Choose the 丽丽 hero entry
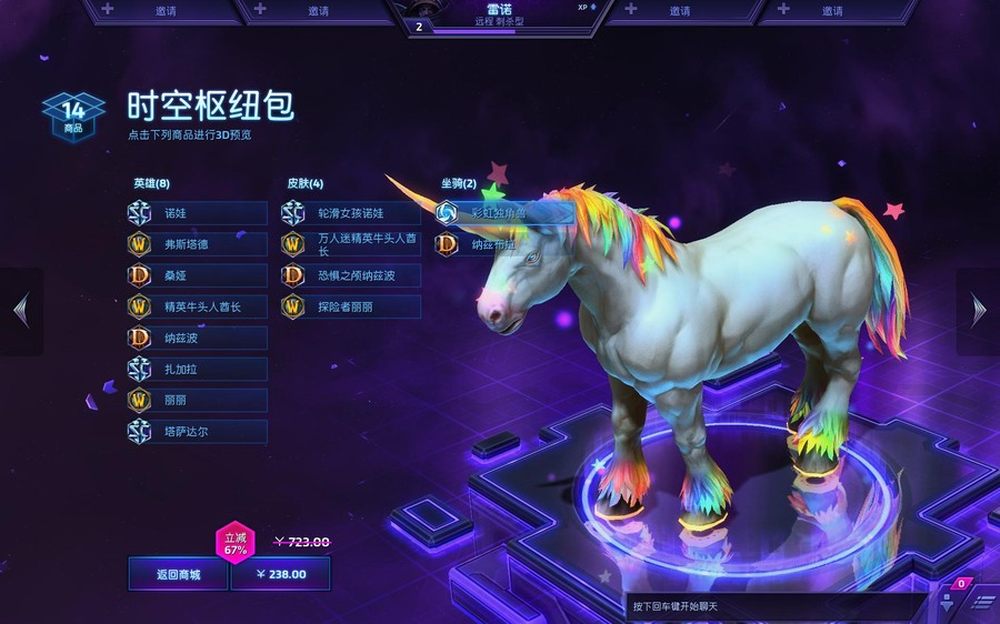The image size is (1000, 624). [x=198, y=400]
